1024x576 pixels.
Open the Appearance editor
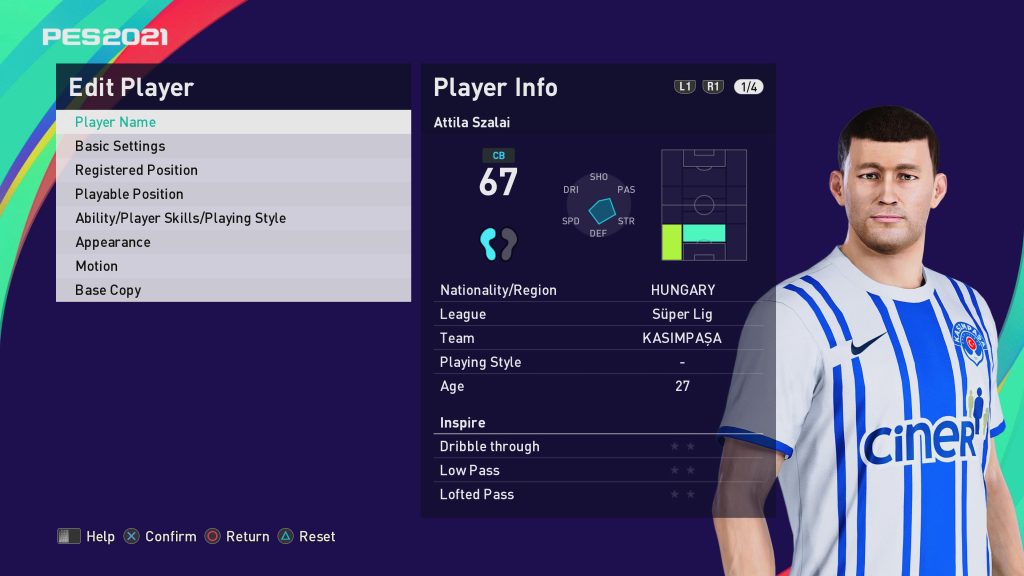pos(232,242)
